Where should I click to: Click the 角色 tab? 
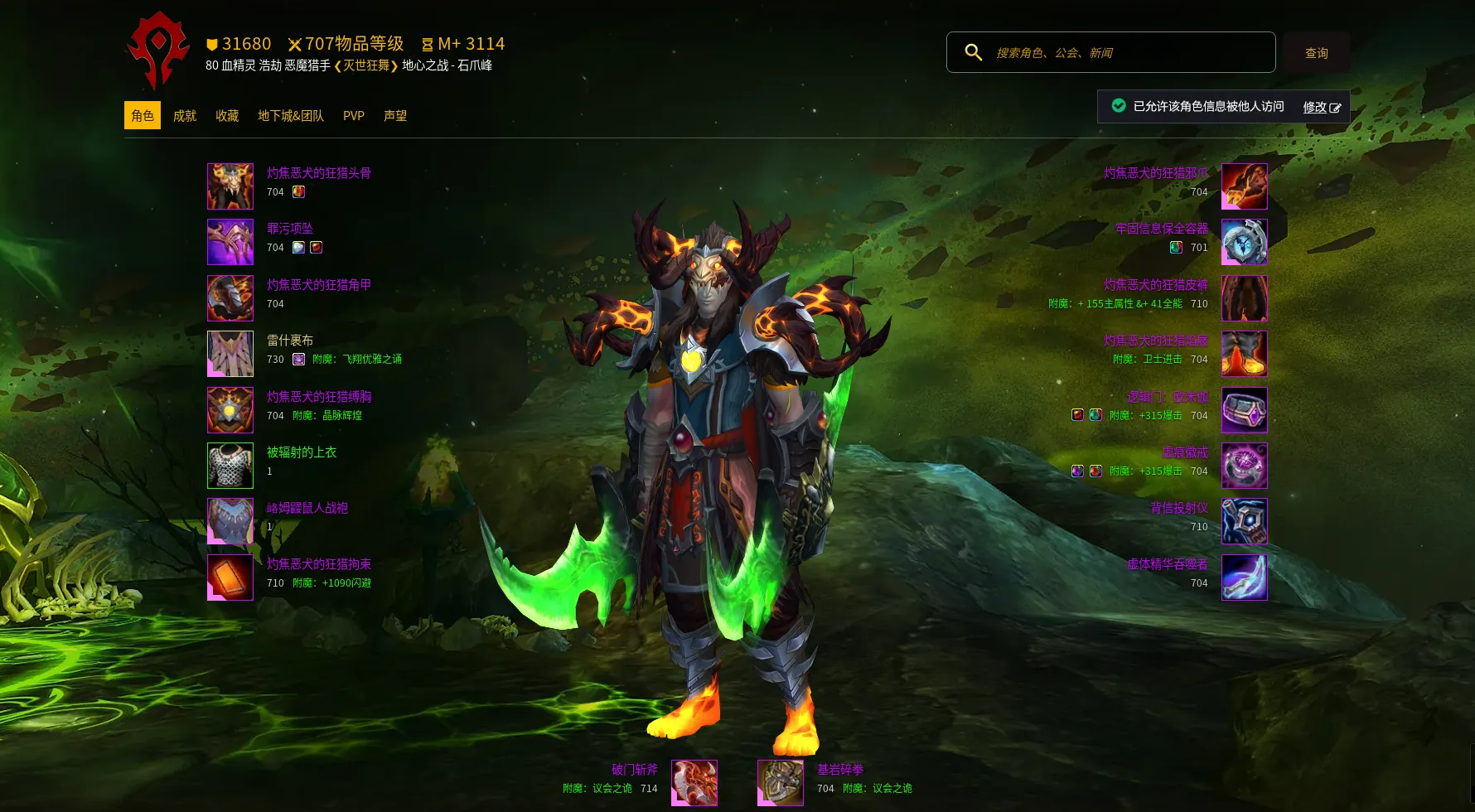pyautogui.click(x=143, y=116)
